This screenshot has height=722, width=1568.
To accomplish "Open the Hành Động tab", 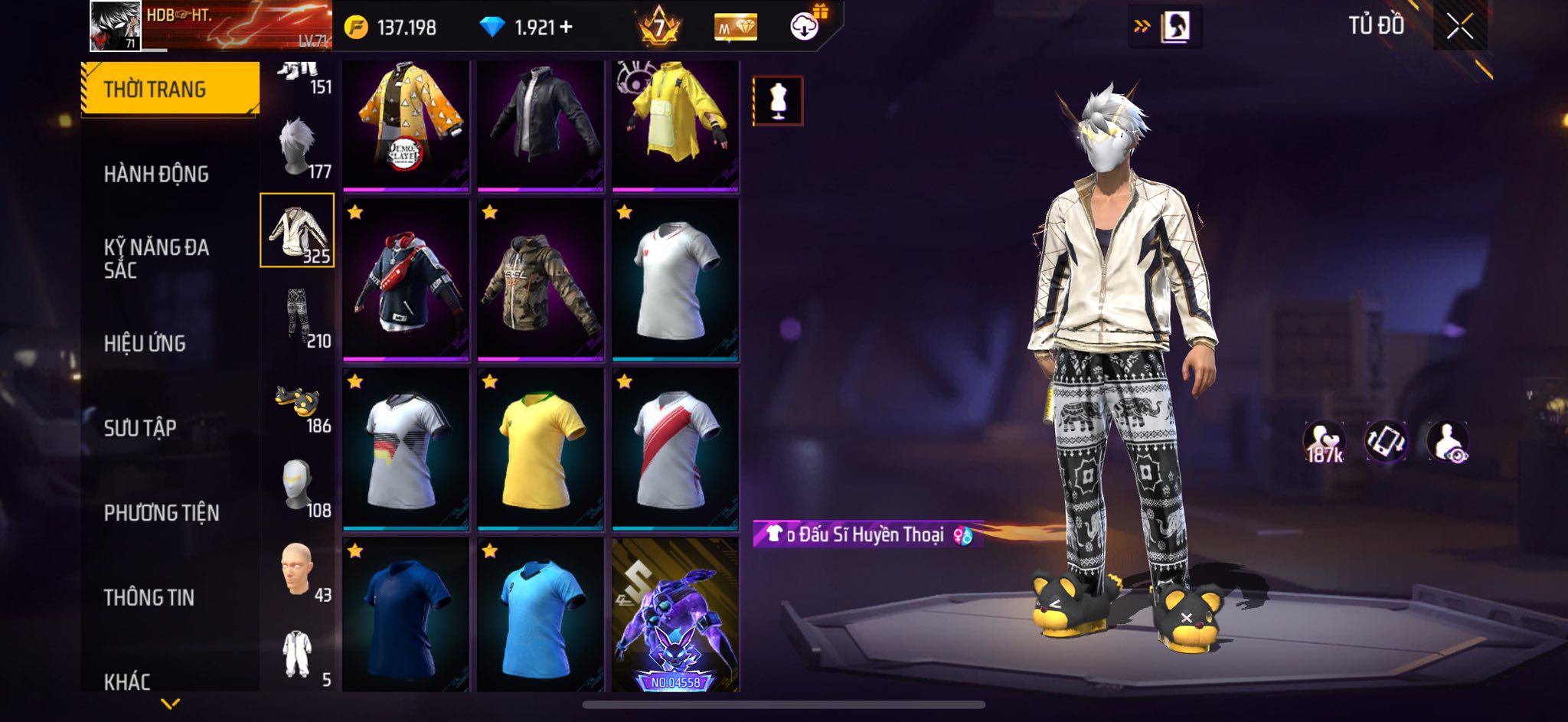I will (156, 175).
